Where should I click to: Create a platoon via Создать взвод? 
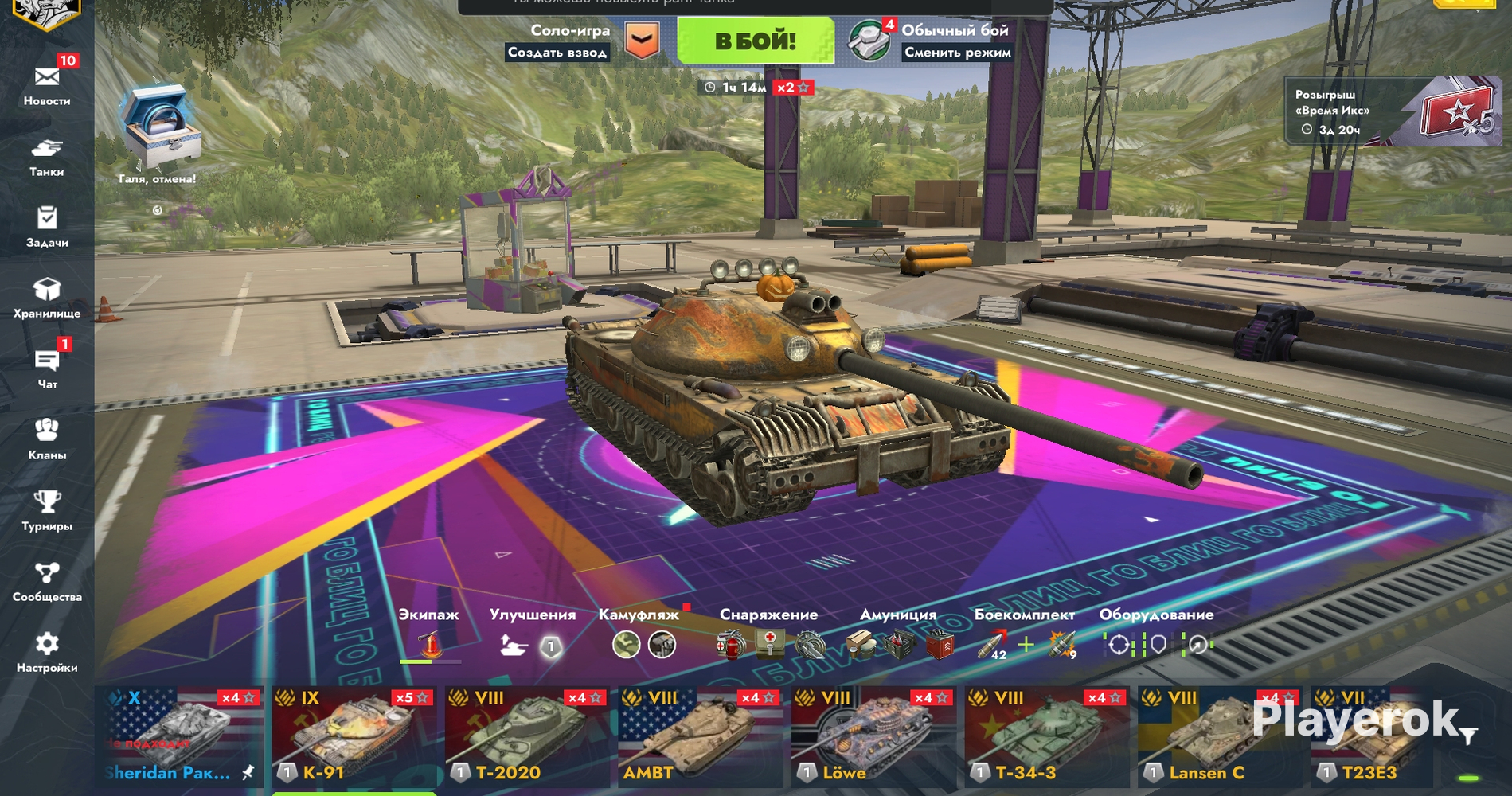click(557, 53)
